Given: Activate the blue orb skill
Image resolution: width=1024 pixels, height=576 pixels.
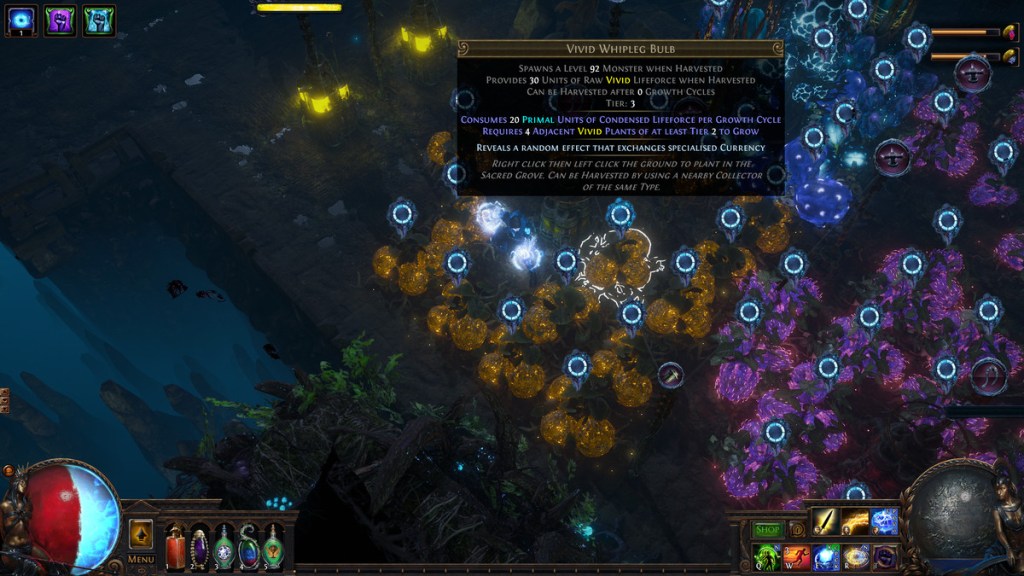Looking at the screenshot, I should pyautogui.click(x=826, y=556).
